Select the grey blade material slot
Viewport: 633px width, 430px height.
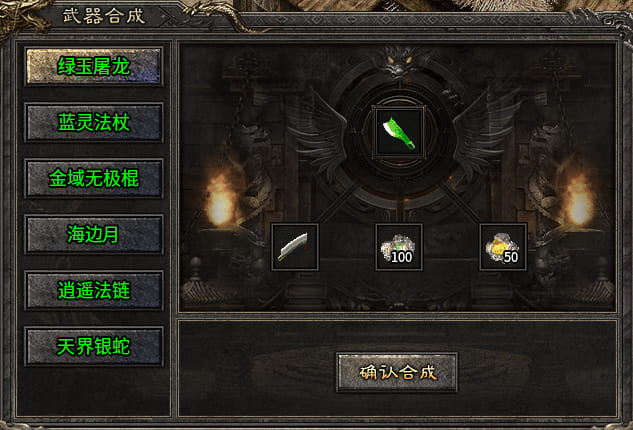(295, 247)
